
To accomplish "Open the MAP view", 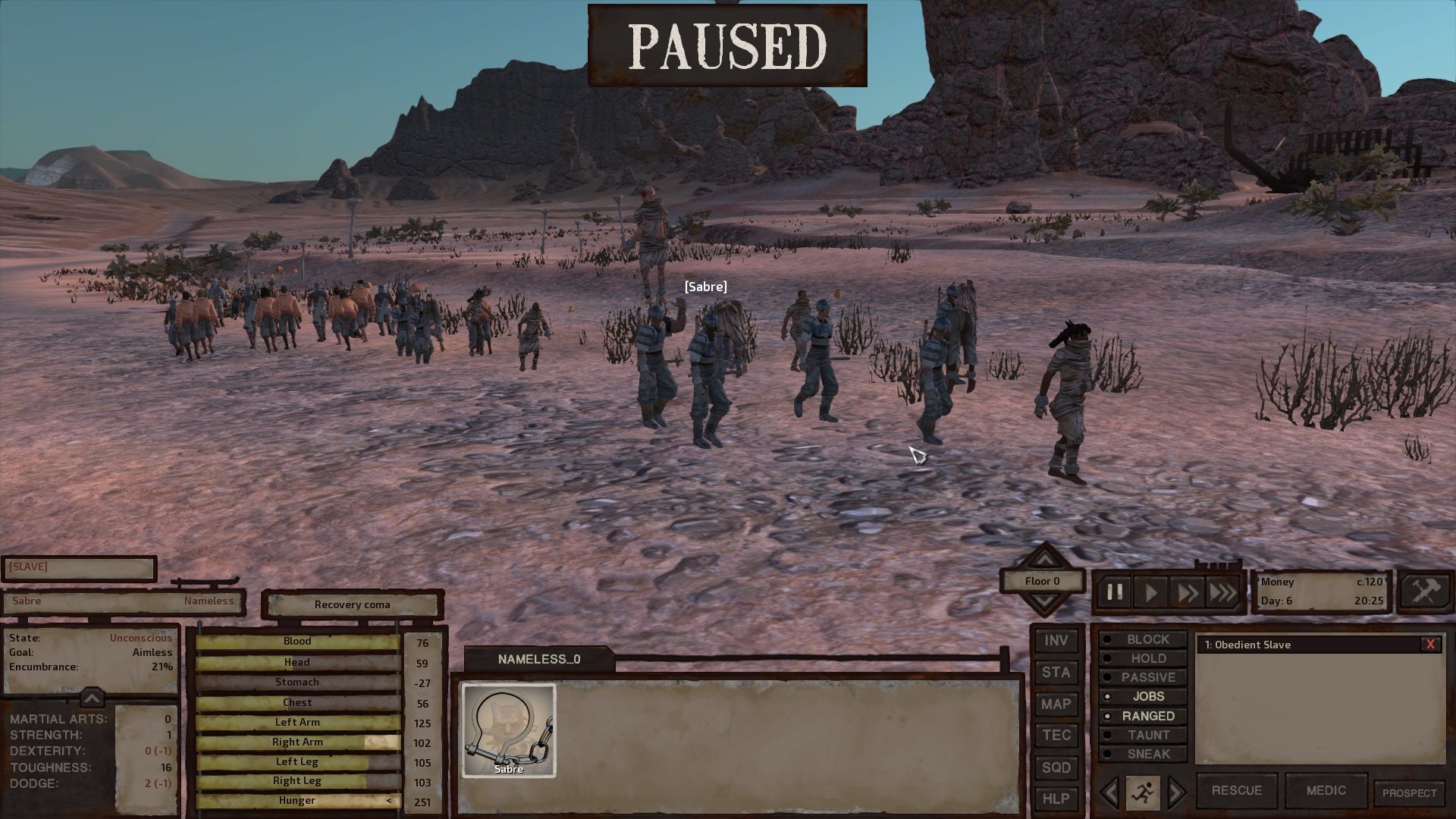I will pos(1056,704).
